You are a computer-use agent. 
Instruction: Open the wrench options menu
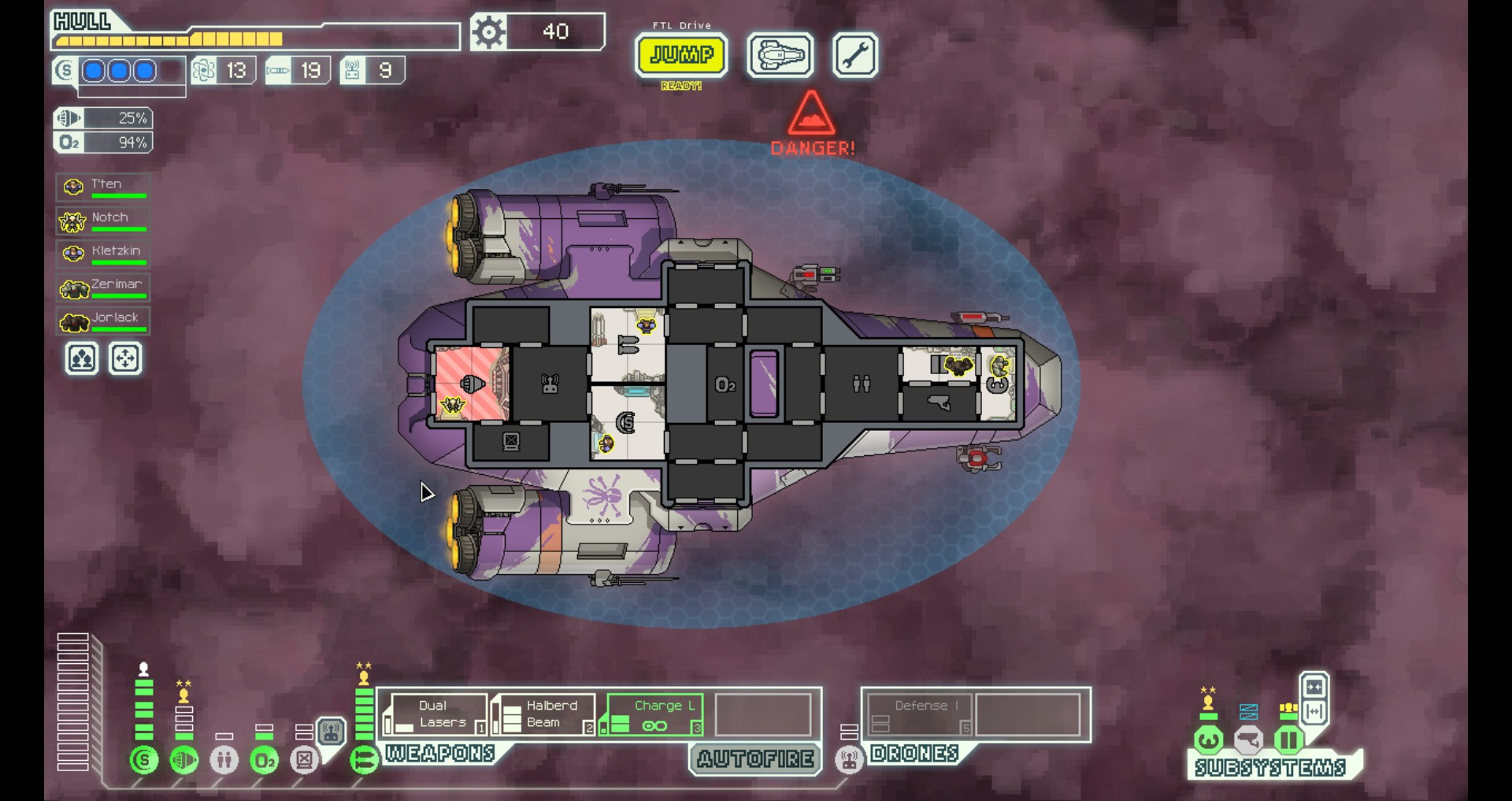coord(854,55)
